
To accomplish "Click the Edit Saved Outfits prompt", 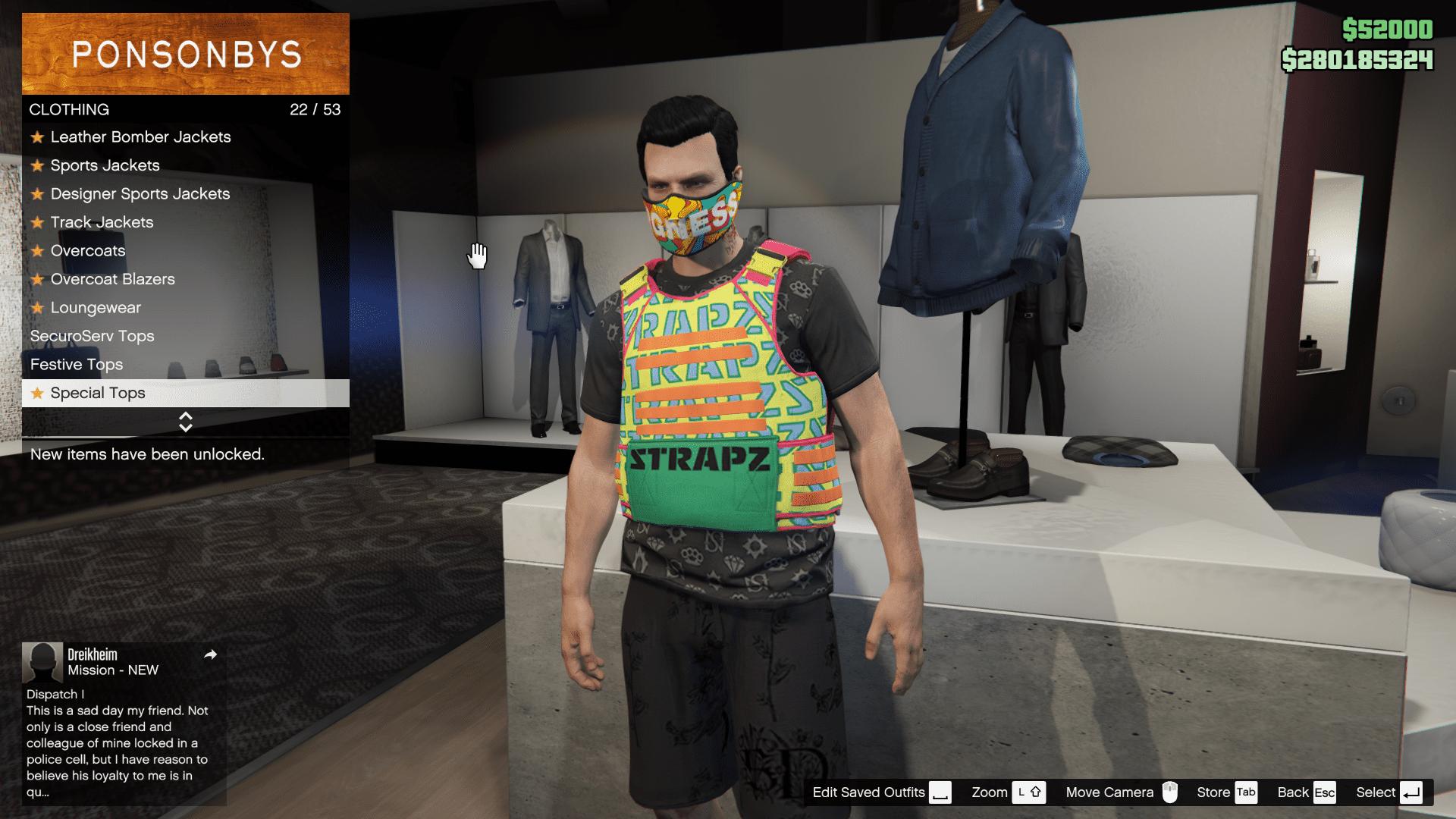I will [867, 792].
